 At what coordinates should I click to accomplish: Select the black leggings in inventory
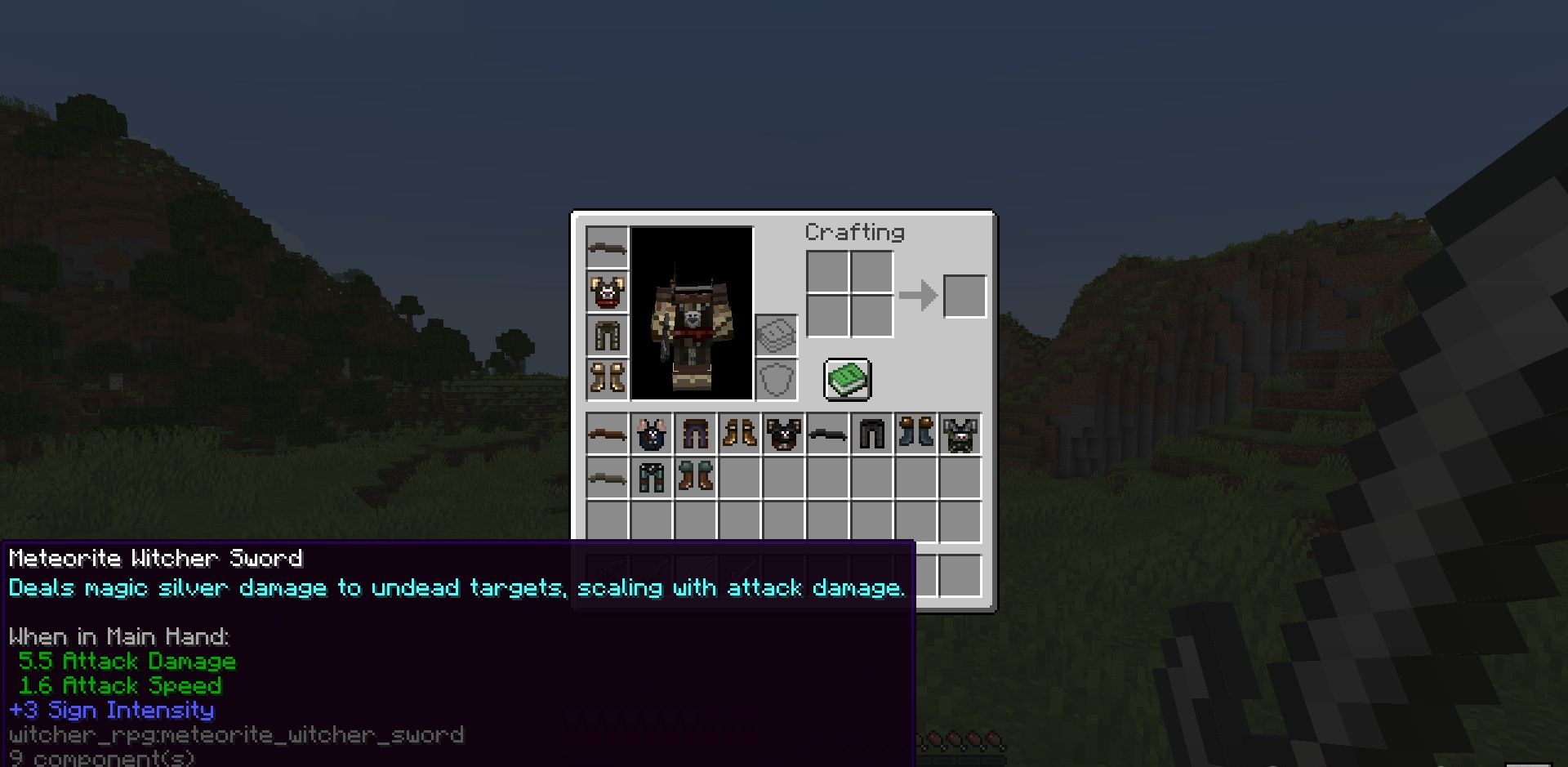pyautogui.click(x=872, y=435)
